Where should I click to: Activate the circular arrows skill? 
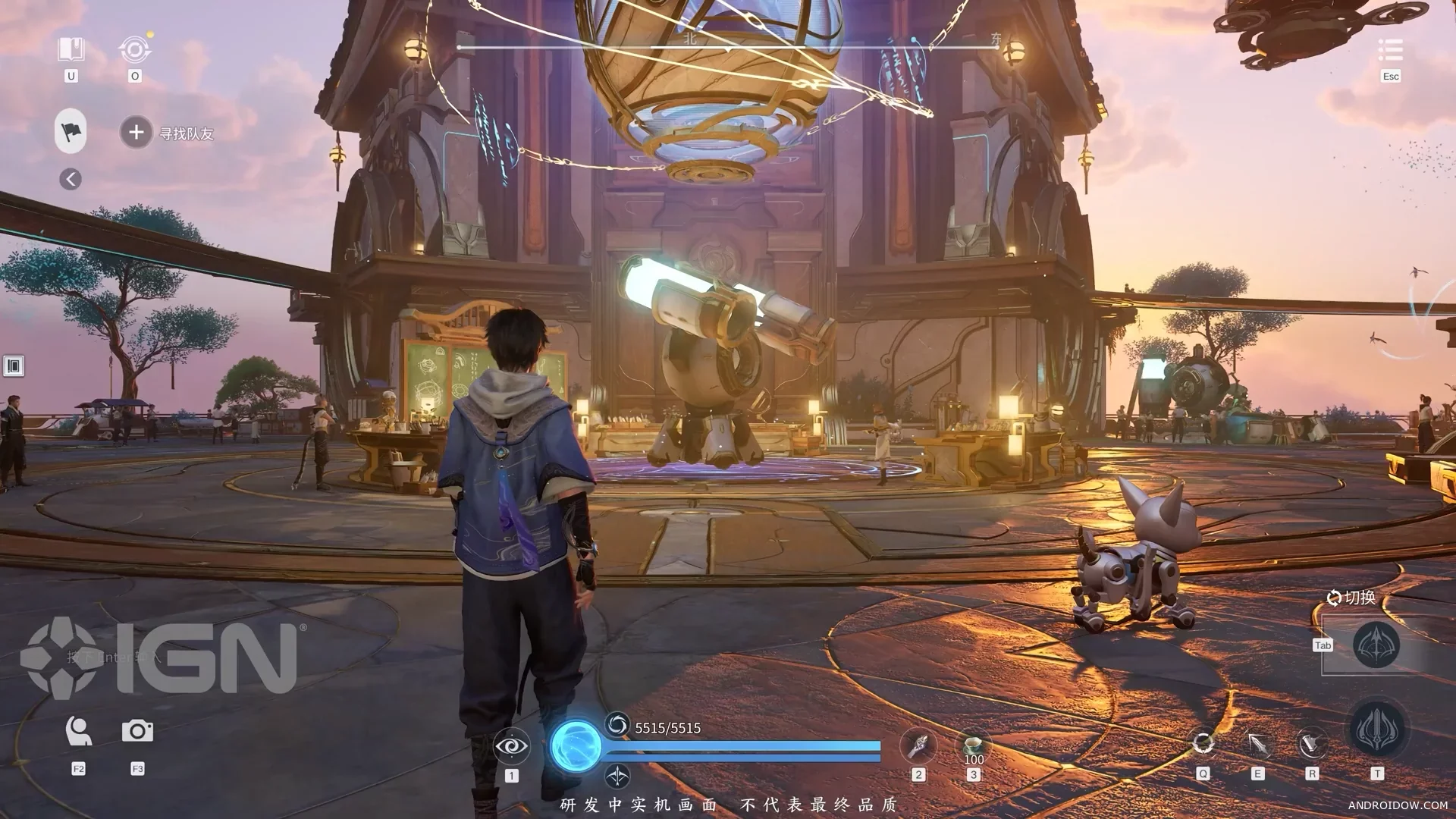pos(1203,743)
